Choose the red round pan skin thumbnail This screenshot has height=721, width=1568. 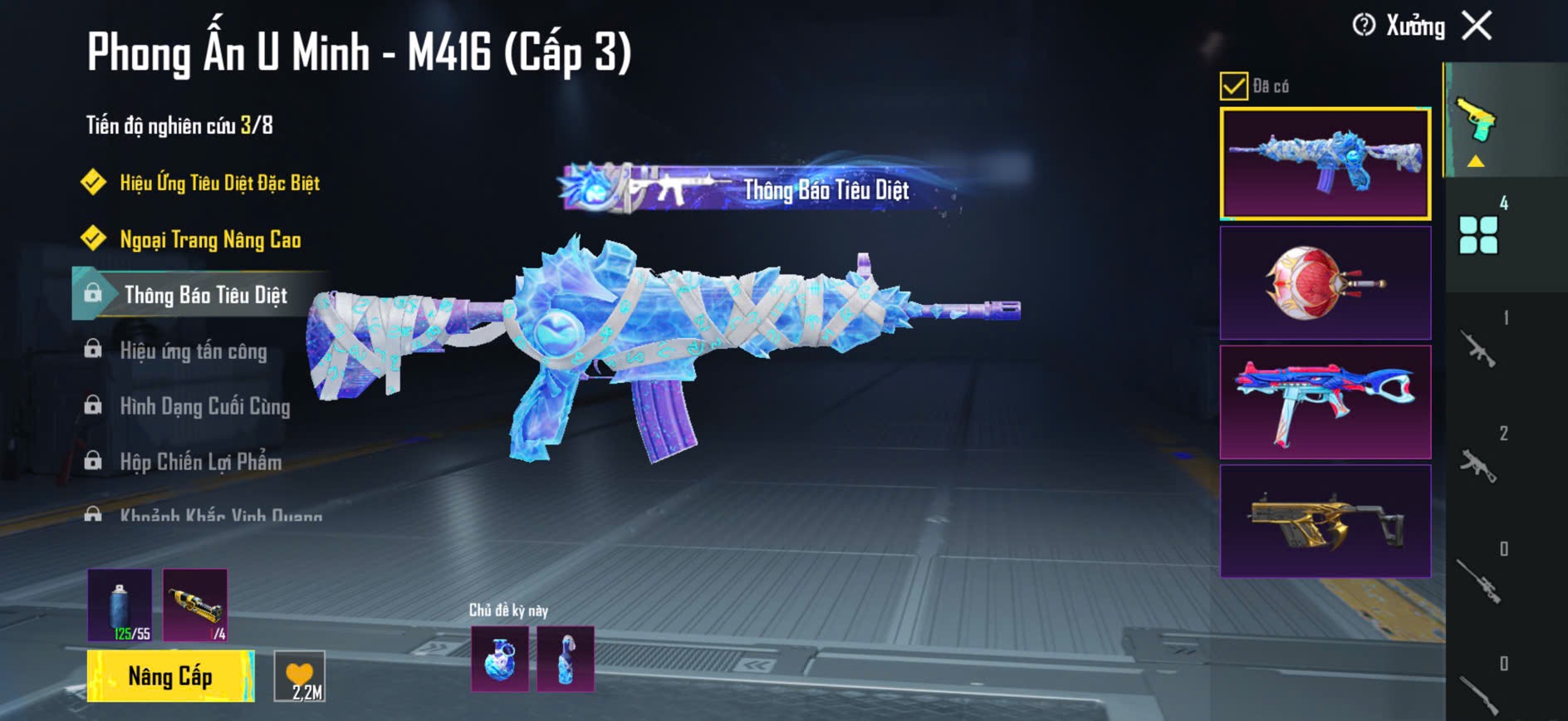point(1325,282)
